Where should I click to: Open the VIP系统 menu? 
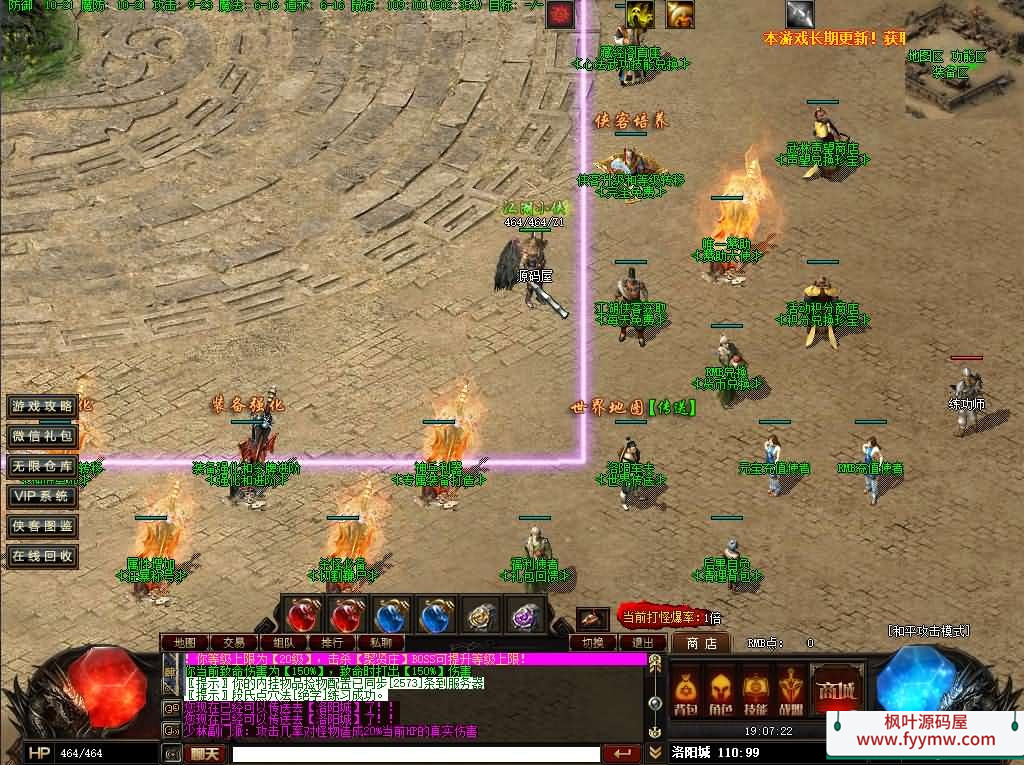pyautogui.click(x=42, y=496)
